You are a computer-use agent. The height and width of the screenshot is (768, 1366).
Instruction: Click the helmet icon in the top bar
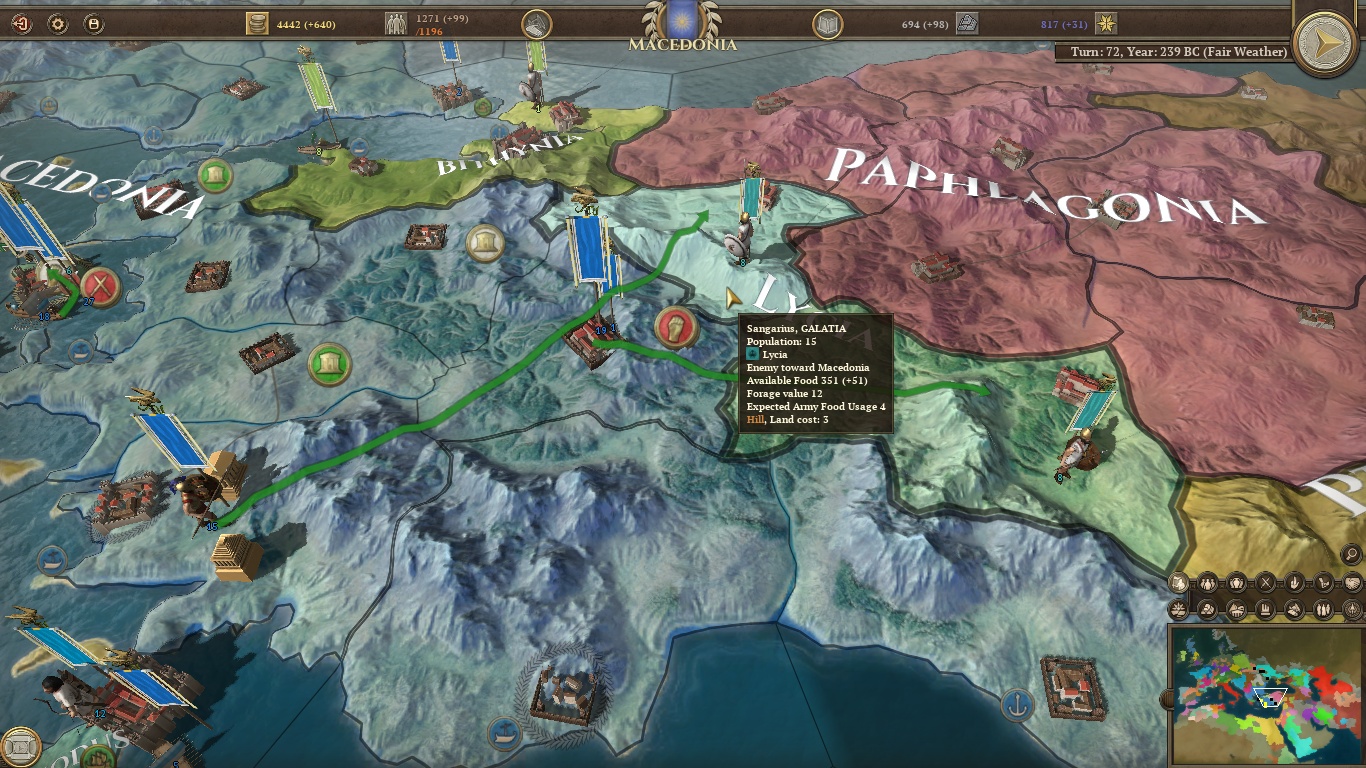[x=537, y=24]
